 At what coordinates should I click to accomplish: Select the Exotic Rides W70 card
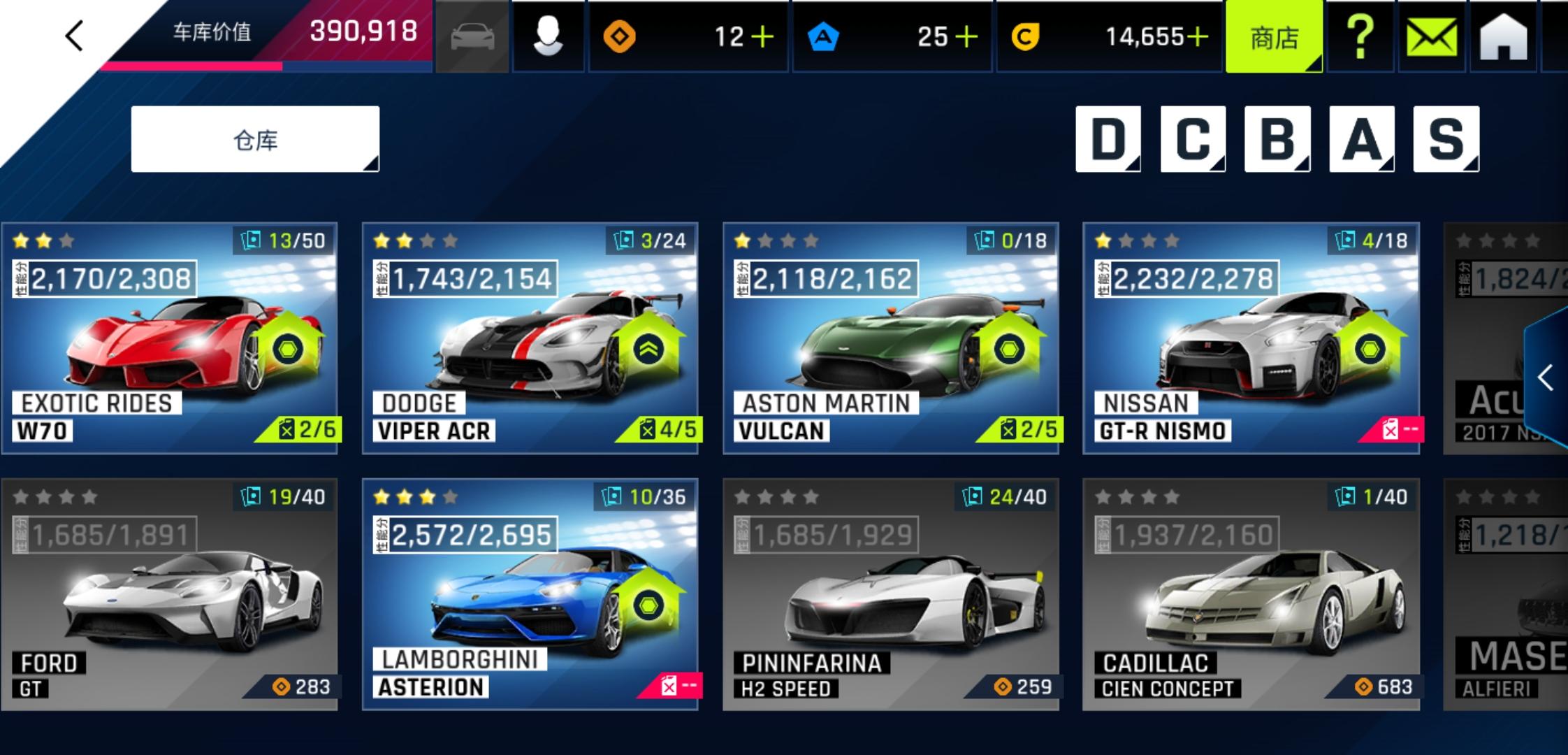170,338
